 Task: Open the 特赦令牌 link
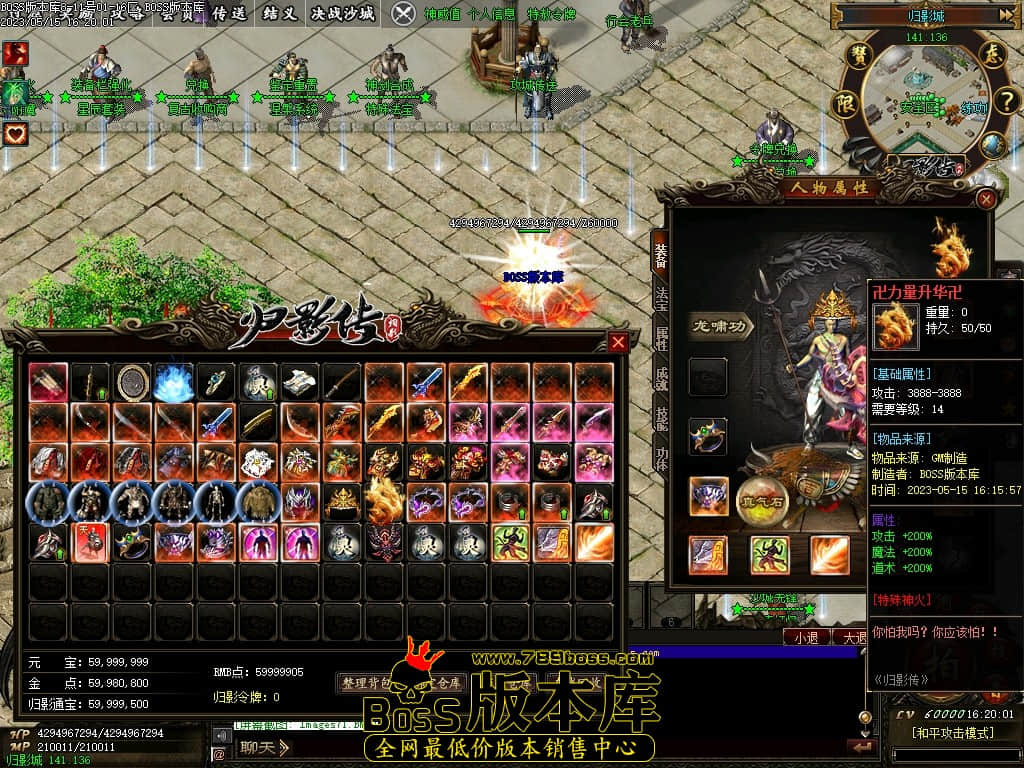(551, 14)
